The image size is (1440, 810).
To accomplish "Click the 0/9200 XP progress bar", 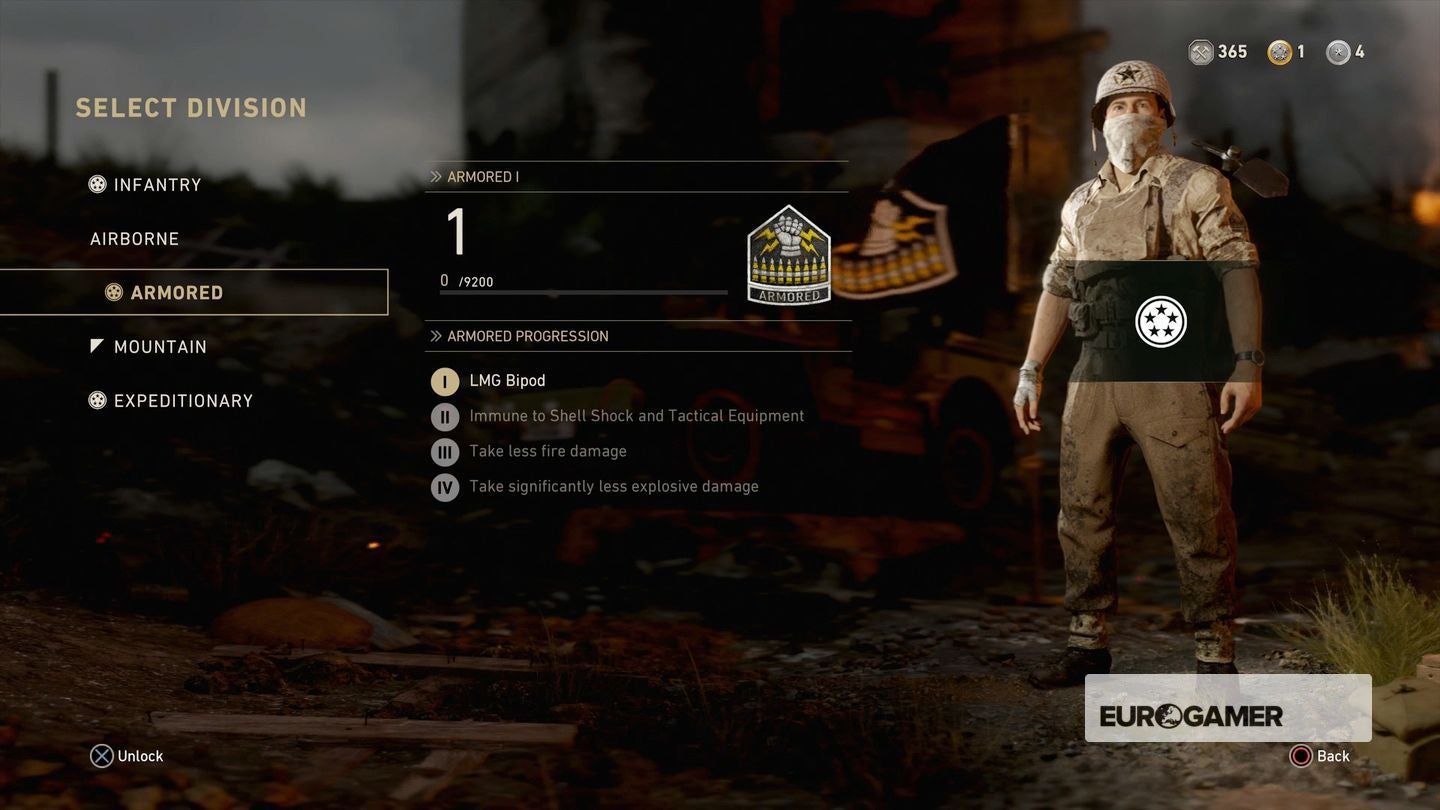I will pos(583,291).
